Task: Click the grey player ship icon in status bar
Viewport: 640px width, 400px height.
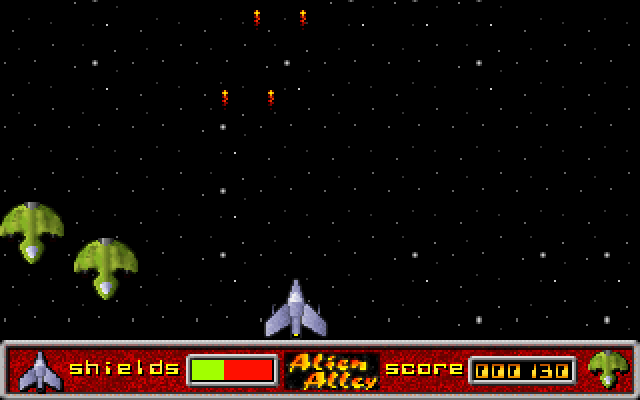Action: [40, 370]
